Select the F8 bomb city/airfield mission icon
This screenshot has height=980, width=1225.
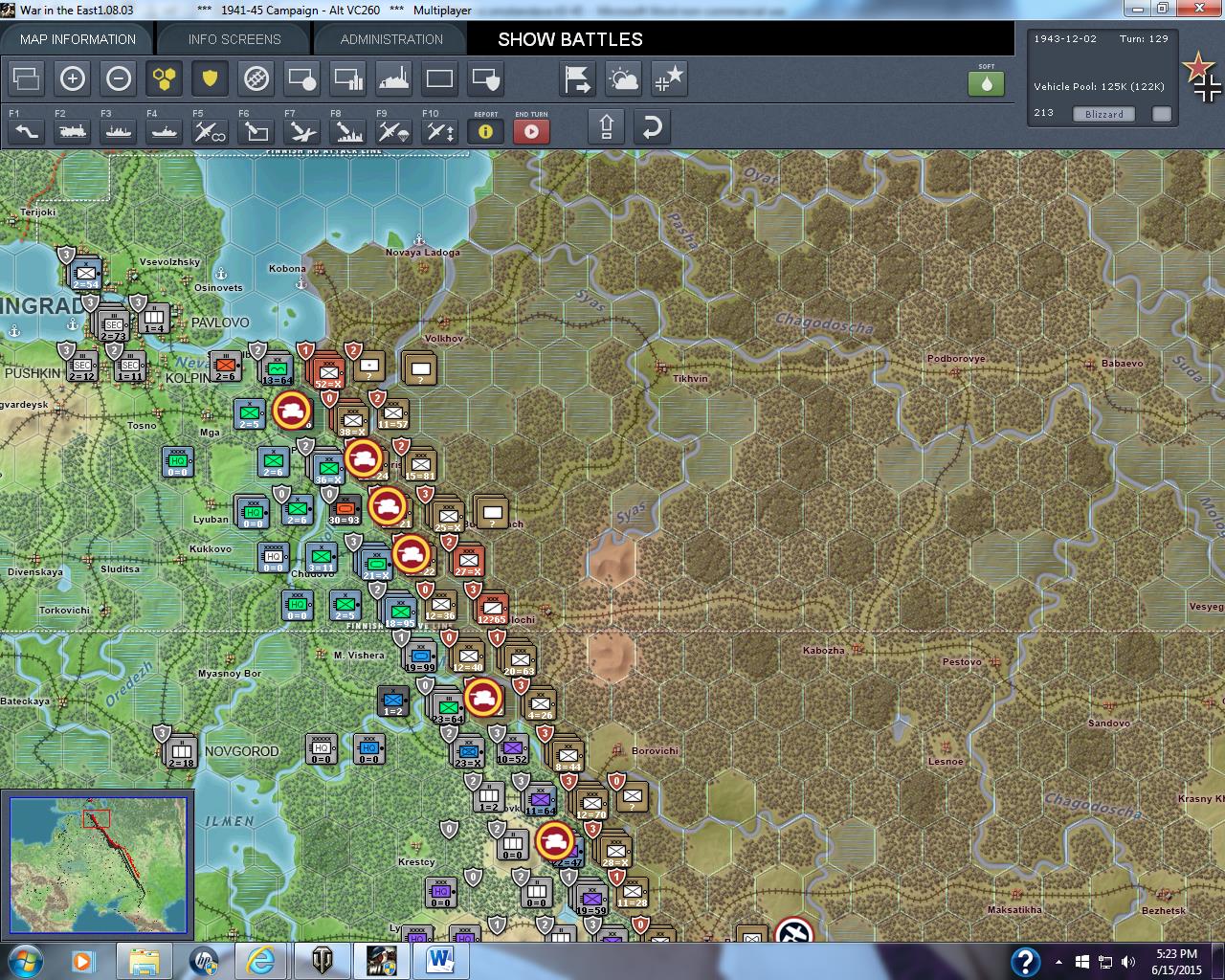(346, 131)
